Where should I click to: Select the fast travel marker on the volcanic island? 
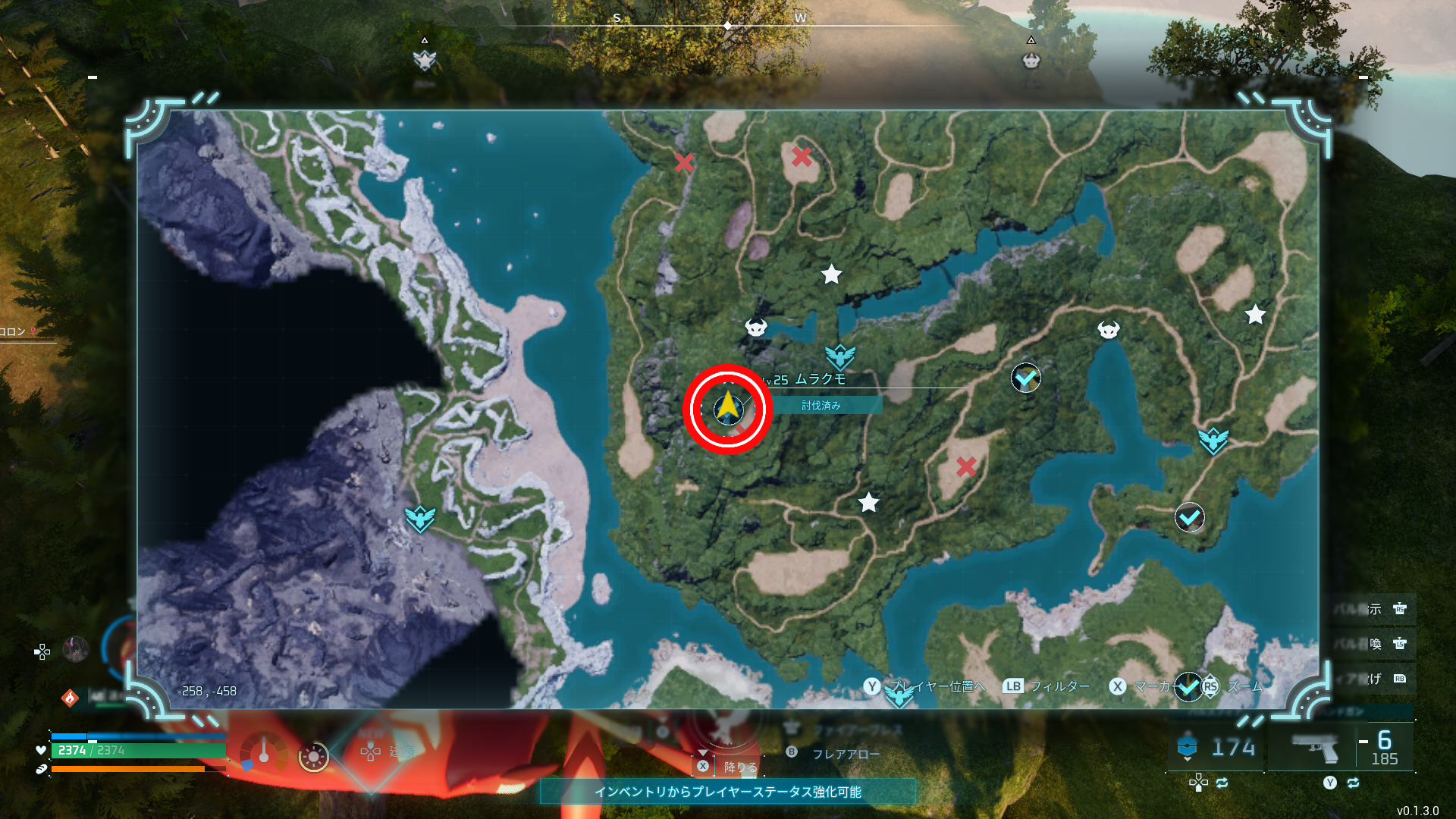pos(419,519)
